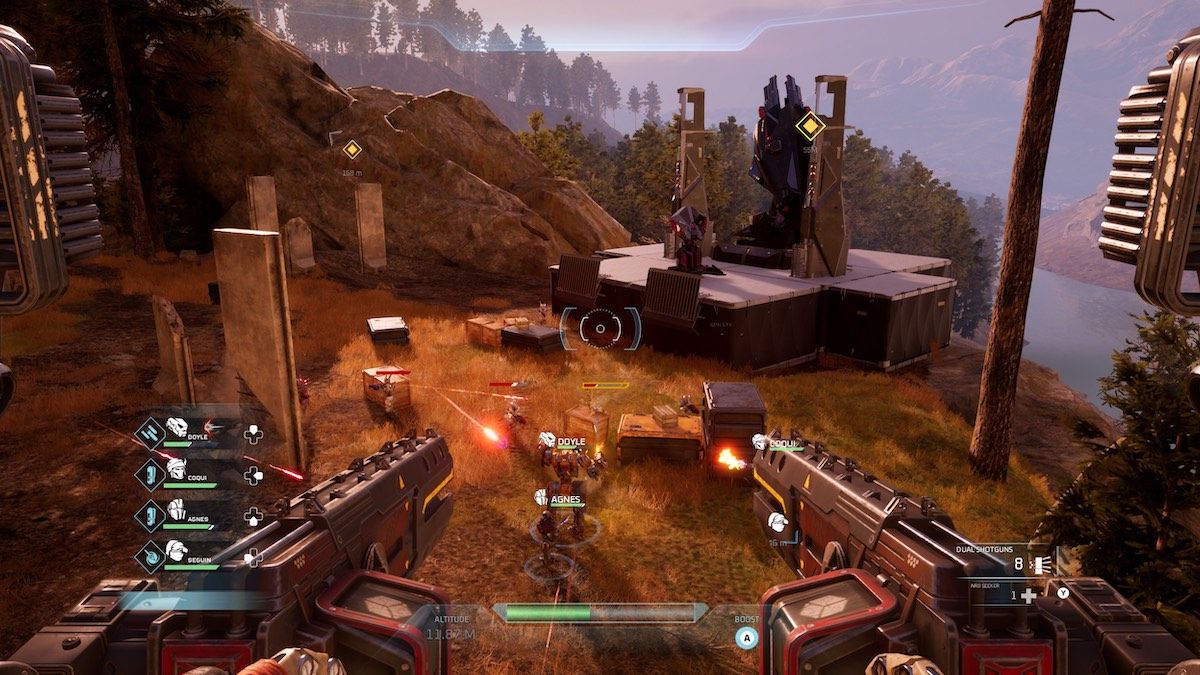Click Coqui's floating name tag near the truck
Viewport: 1200px width, 675px height.
pos(780,441)
